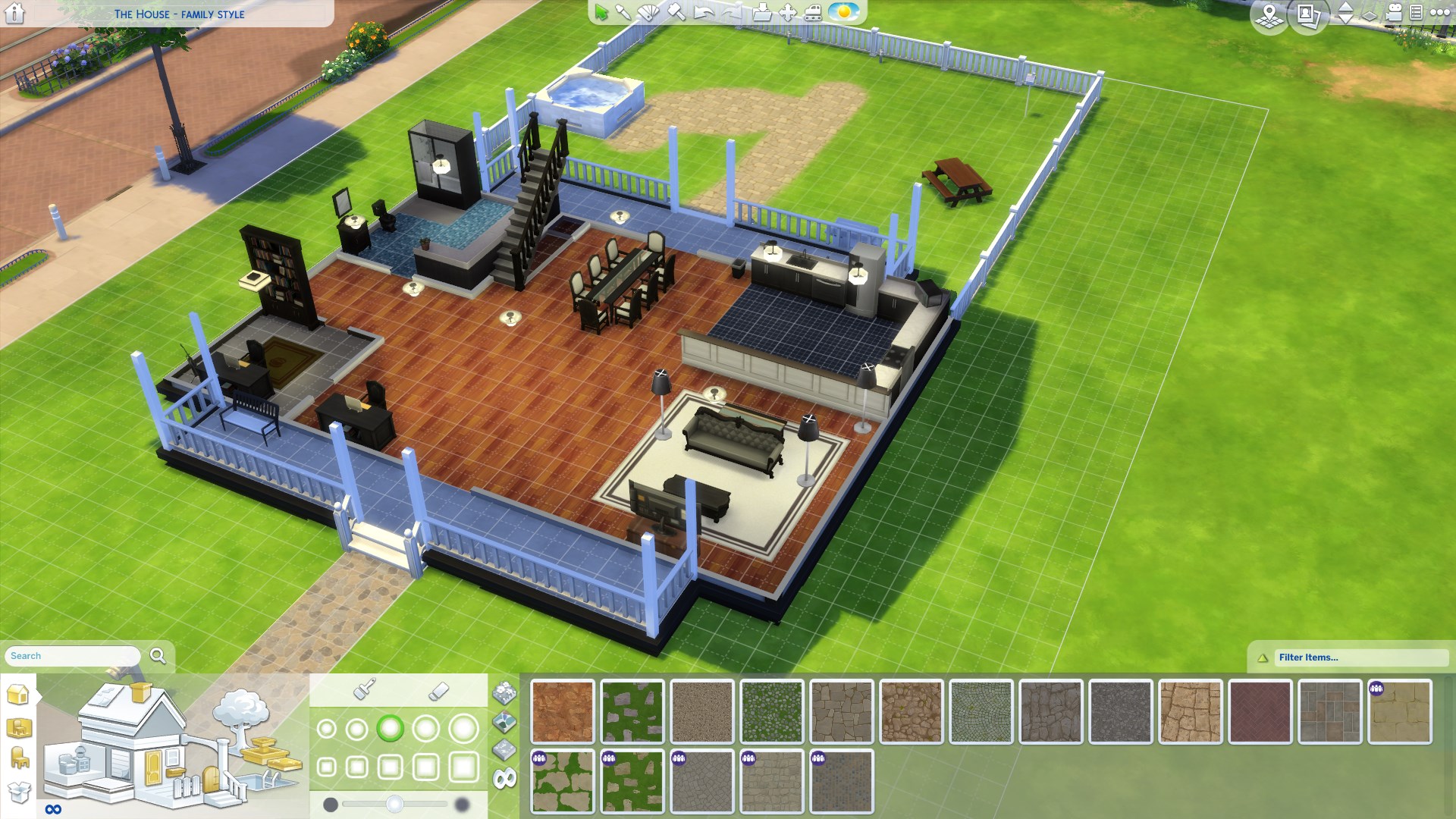Screen dimensions: 1456x819
Task: Click the Search text field
Action: tap(74, 656)
